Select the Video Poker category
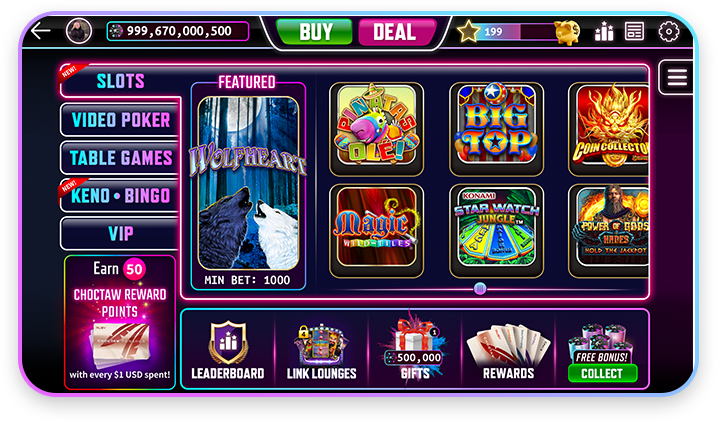Screen dimensions: 717x422 (x=120, y=120)
